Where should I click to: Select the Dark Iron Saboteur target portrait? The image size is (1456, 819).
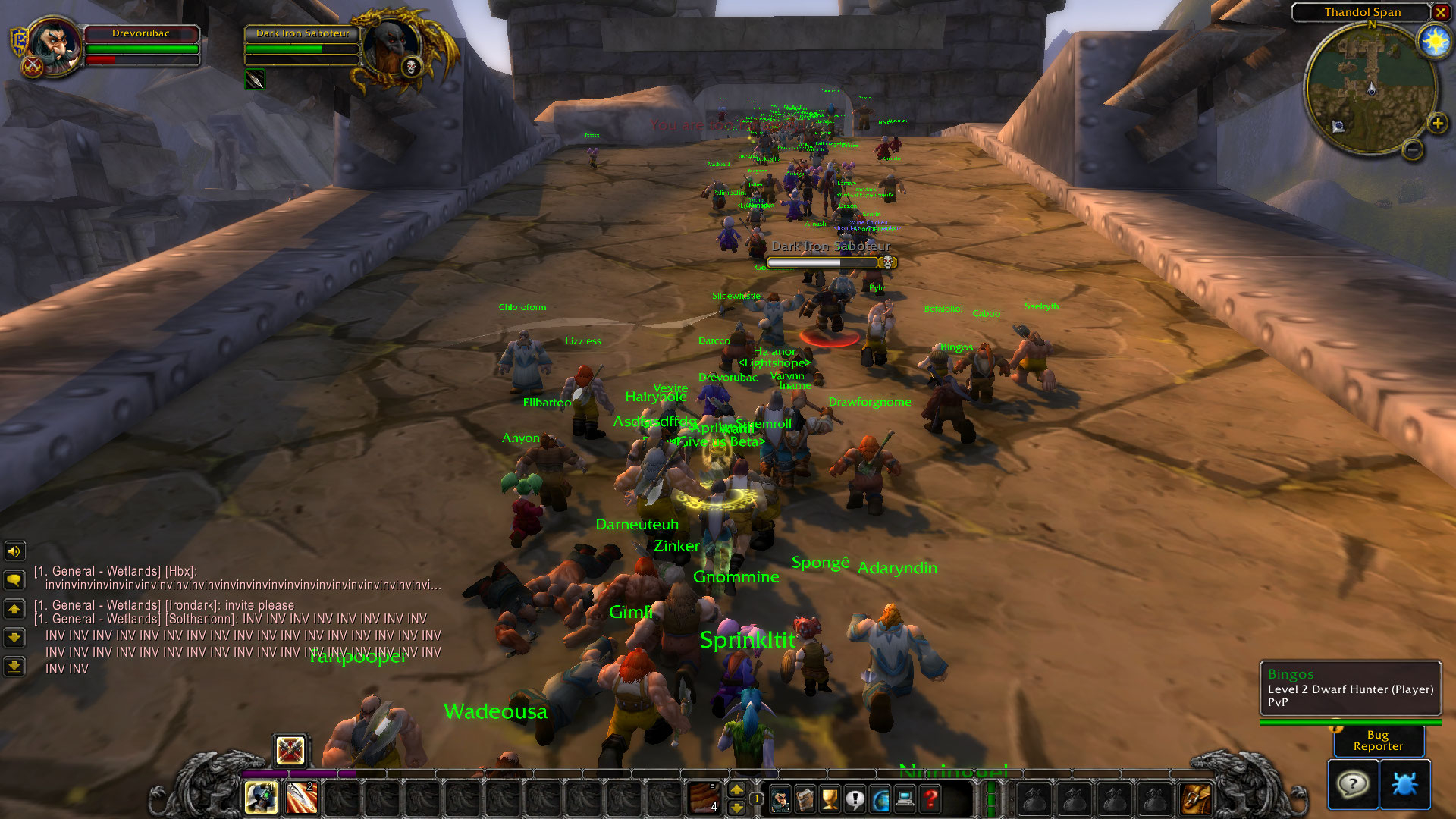click(391, 47)
